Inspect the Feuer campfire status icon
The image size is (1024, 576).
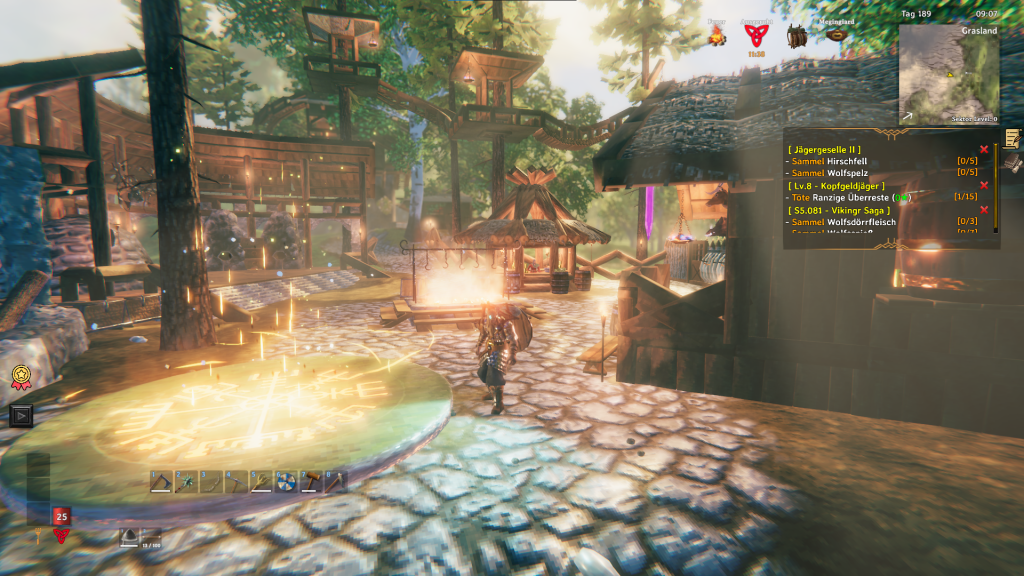(x=716, y=36)
